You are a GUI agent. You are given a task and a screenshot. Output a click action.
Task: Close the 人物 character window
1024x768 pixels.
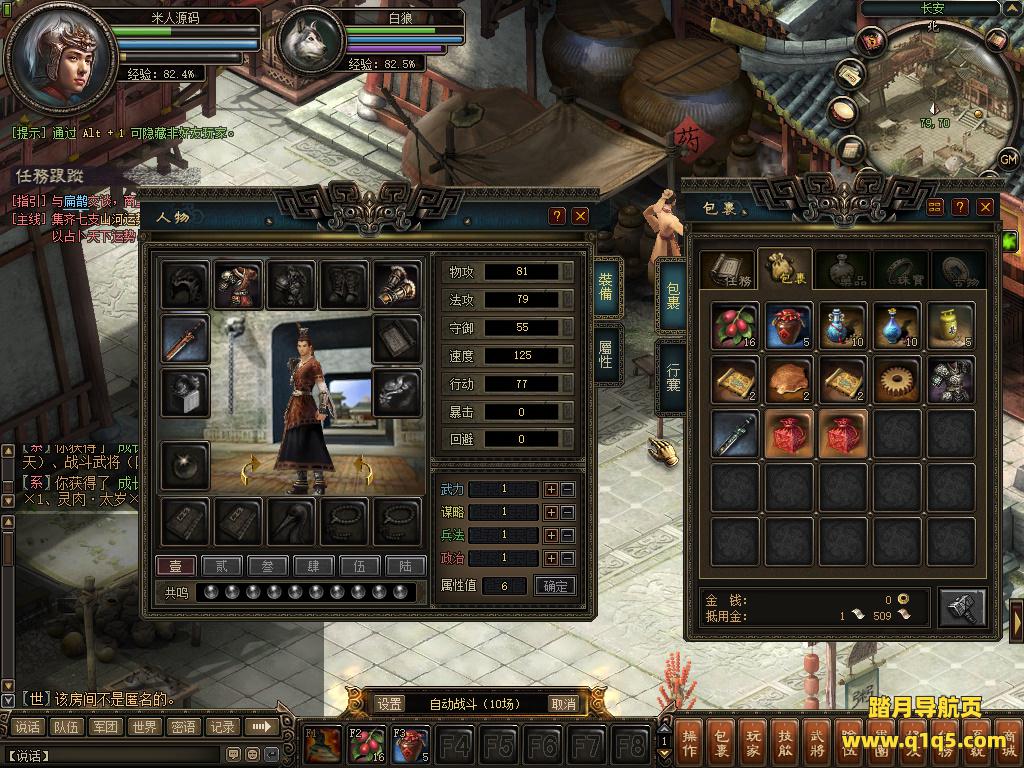pyautogui.click(x=581, y=216)
